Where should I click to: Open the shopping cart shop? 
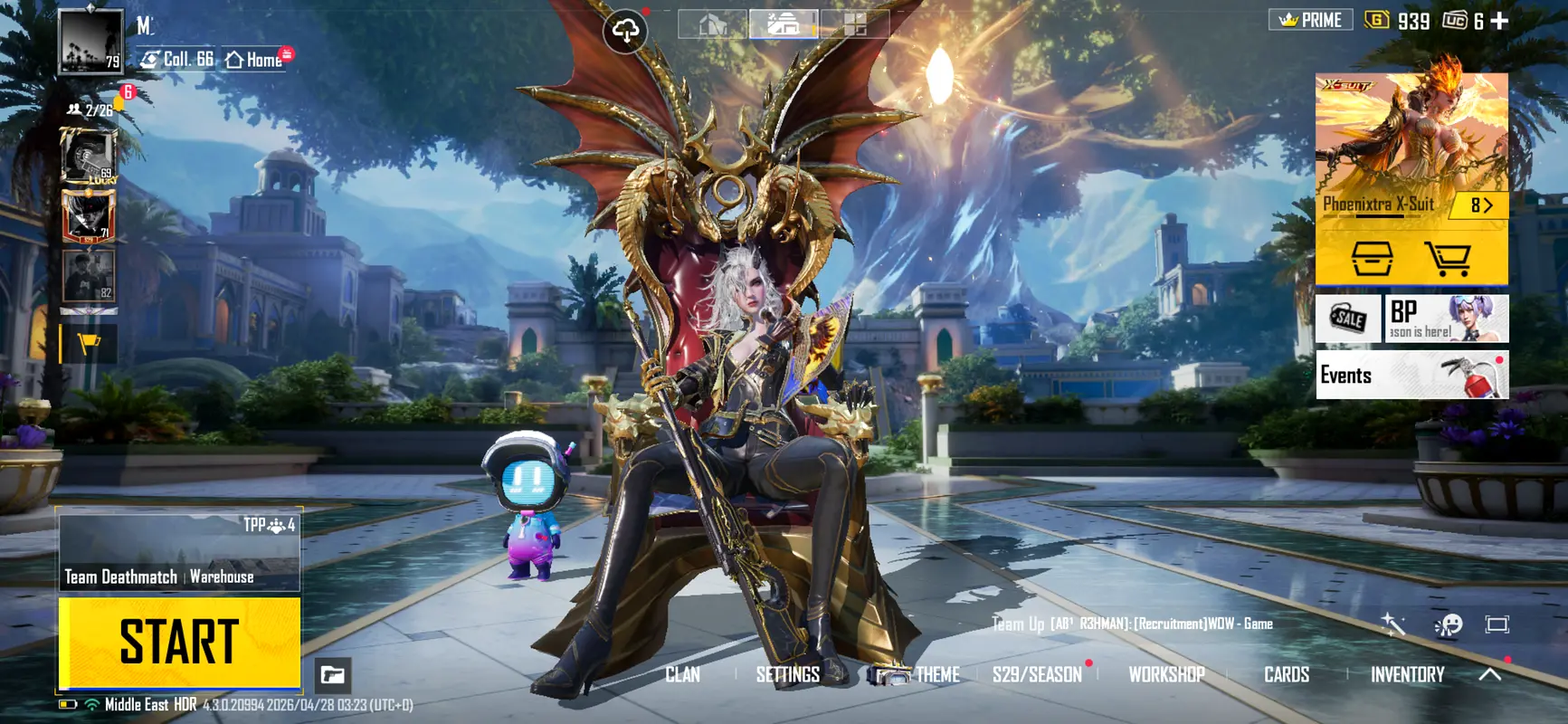coord(1448,259)
